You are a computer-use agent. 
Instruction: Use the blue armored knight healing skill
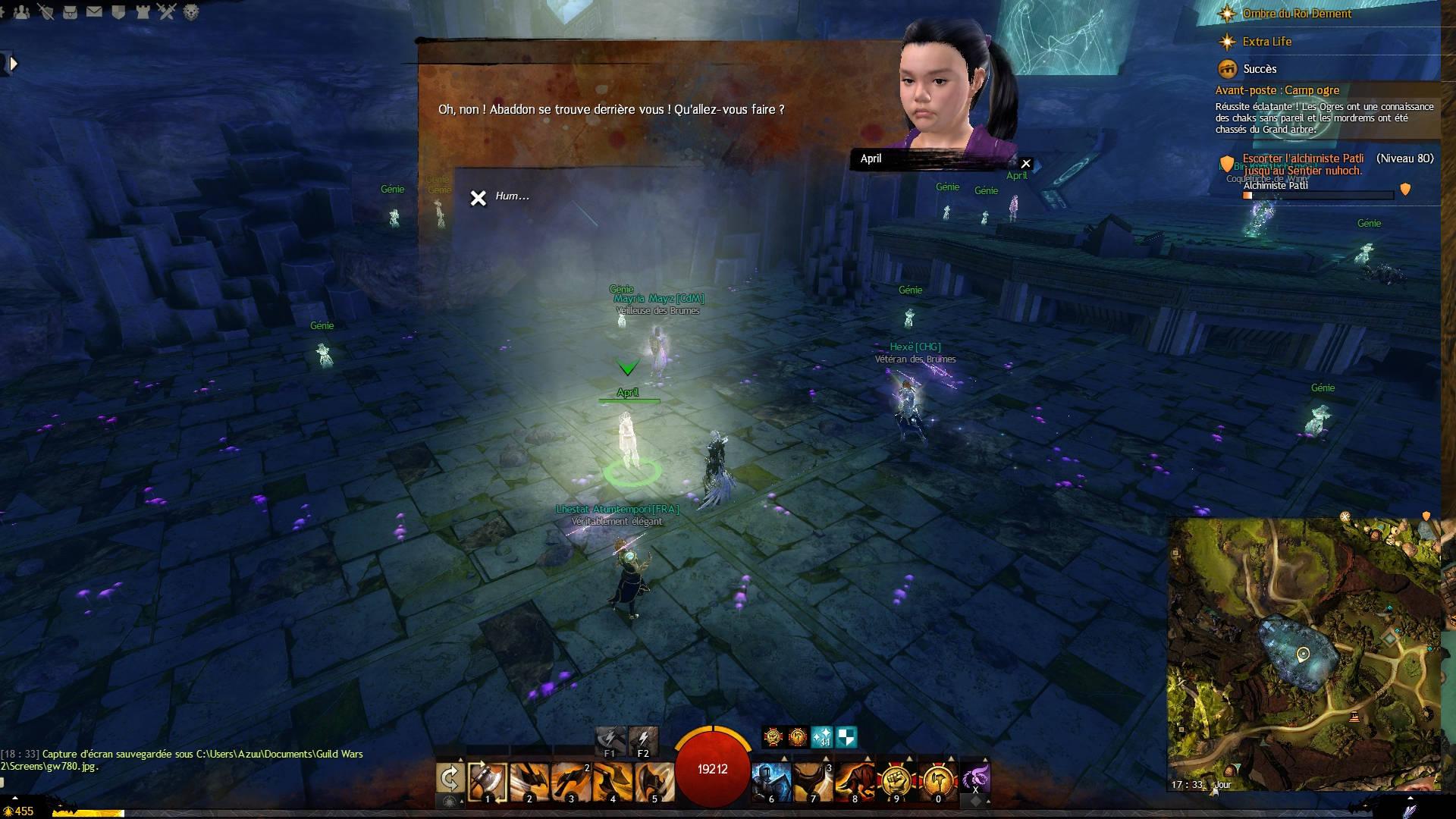point(771,781)
